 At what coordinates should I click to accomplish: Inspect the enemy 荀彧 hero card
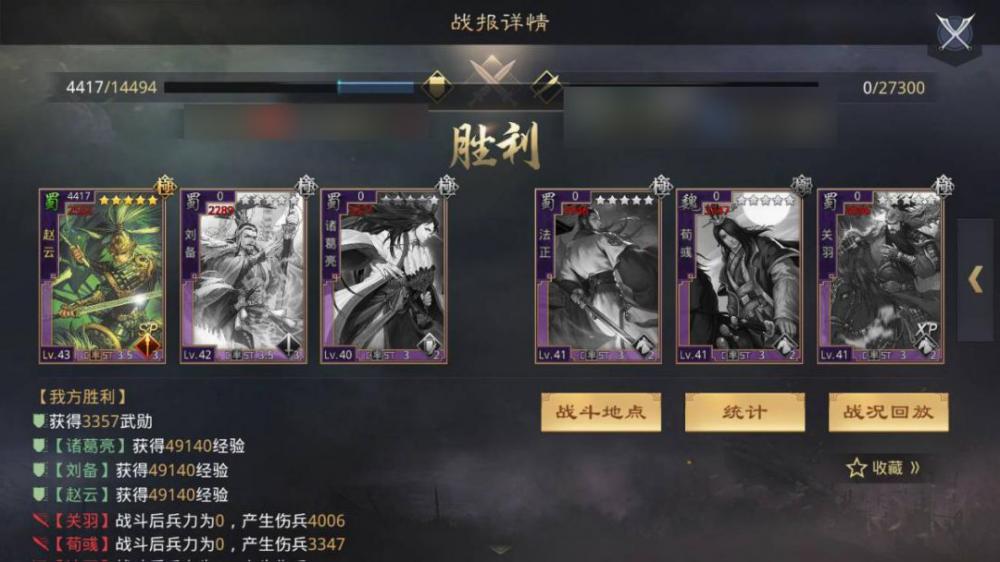coord(739,275)
